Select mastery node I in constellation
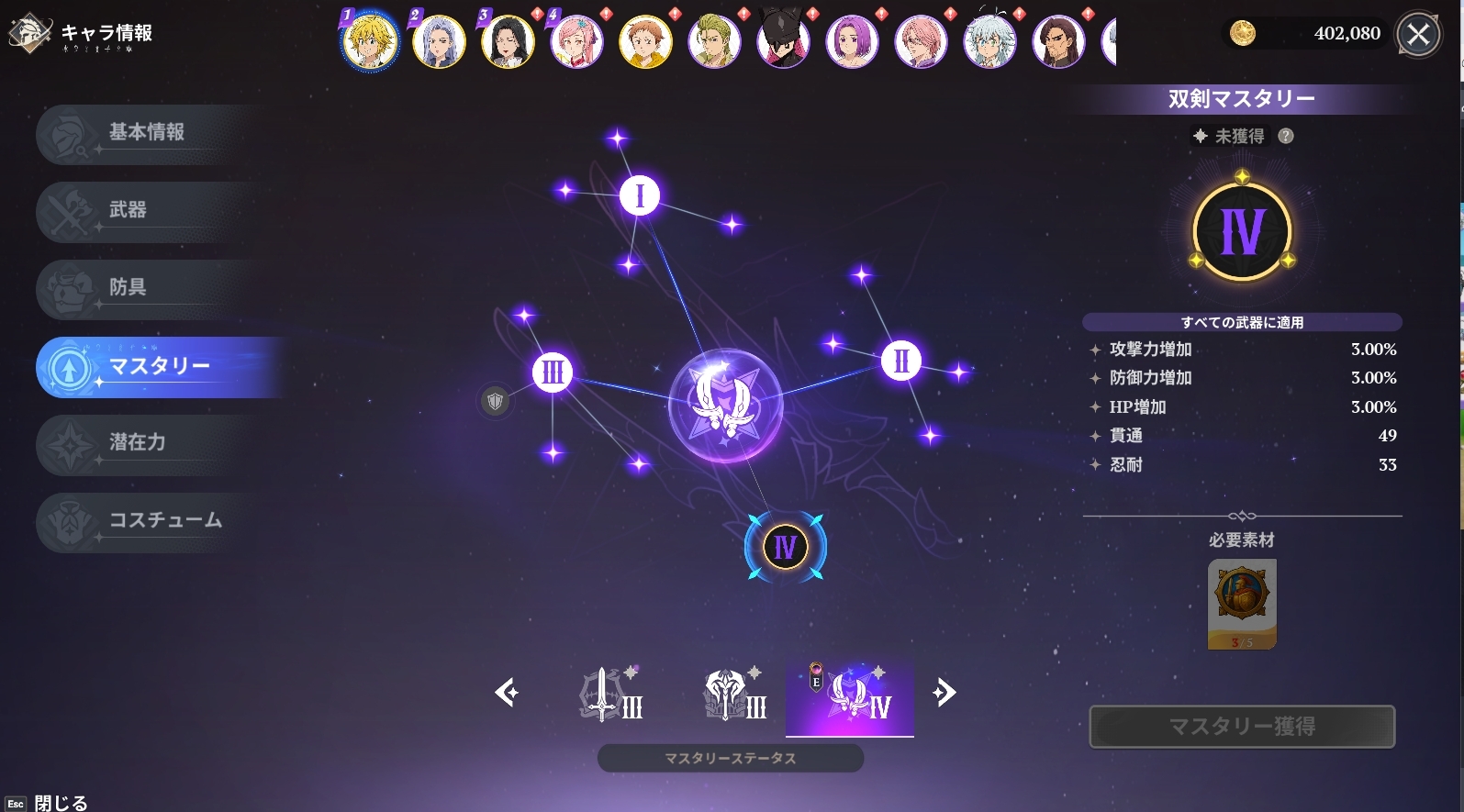 (x=640, y=195)
